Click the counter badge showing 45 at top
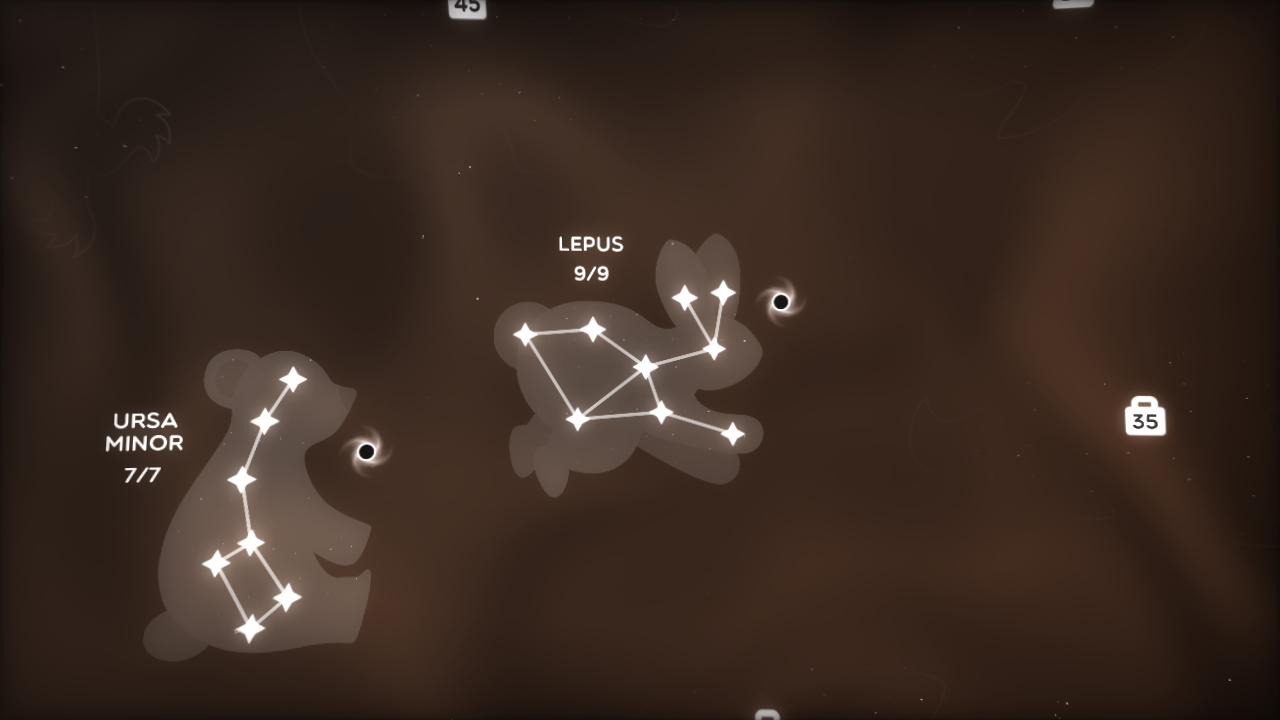Viewport: 1280px width, 720px height. (x=465, y=8)
